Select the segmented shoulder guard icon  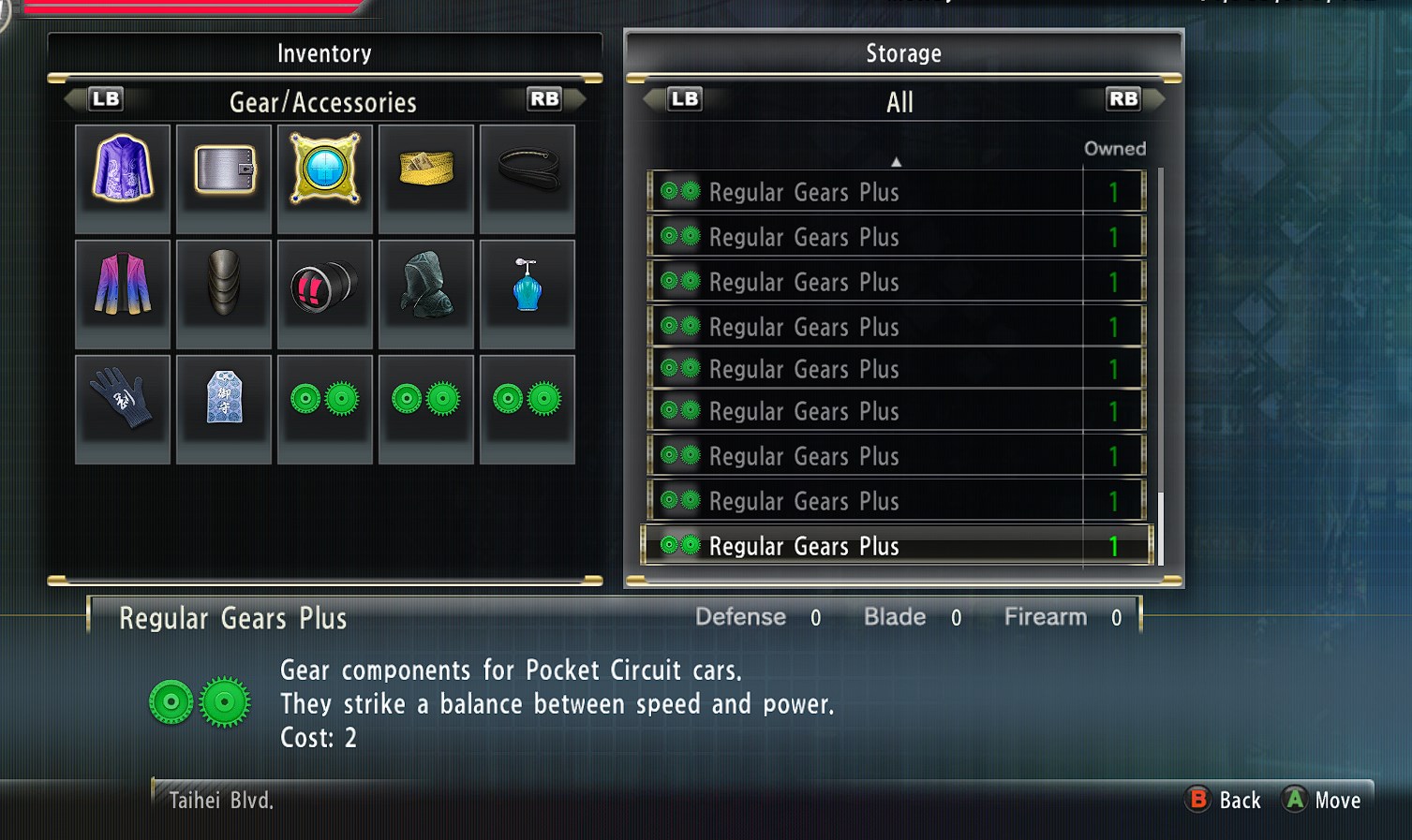(x=224, y=292)
